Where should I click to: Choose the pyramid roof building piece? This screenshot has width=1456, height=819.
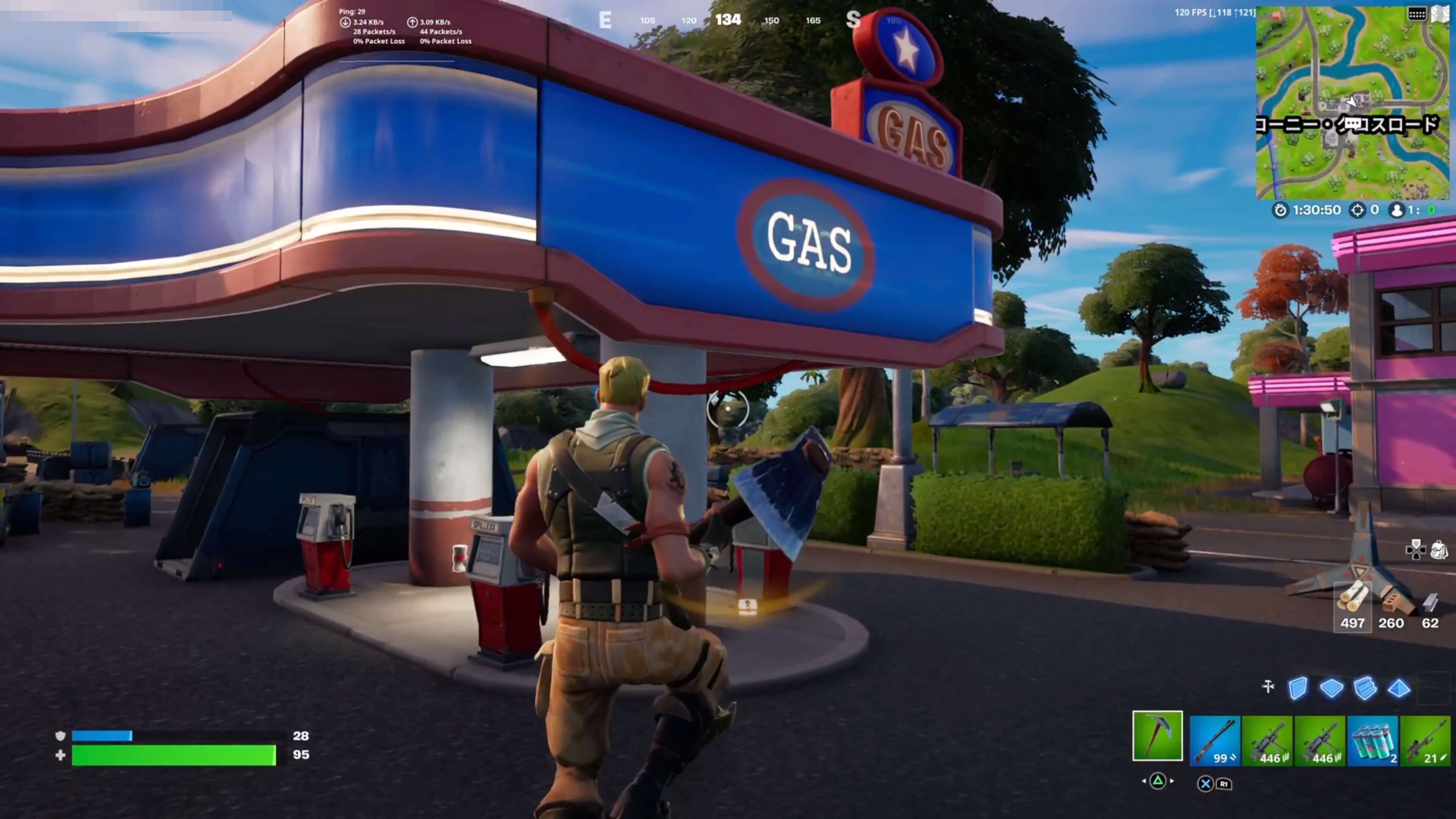click(x=1399, y=689)
